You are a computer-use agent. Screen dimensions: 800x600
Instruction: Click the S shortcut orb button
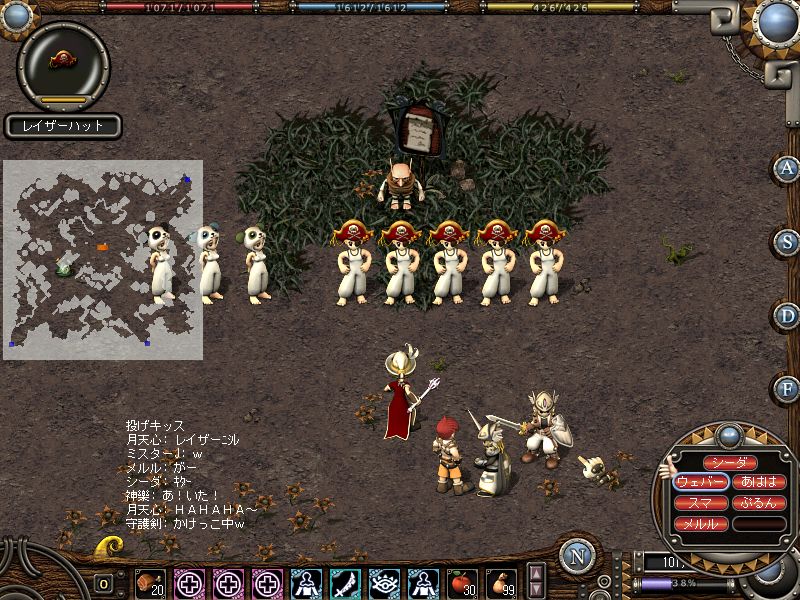[788, 242]
